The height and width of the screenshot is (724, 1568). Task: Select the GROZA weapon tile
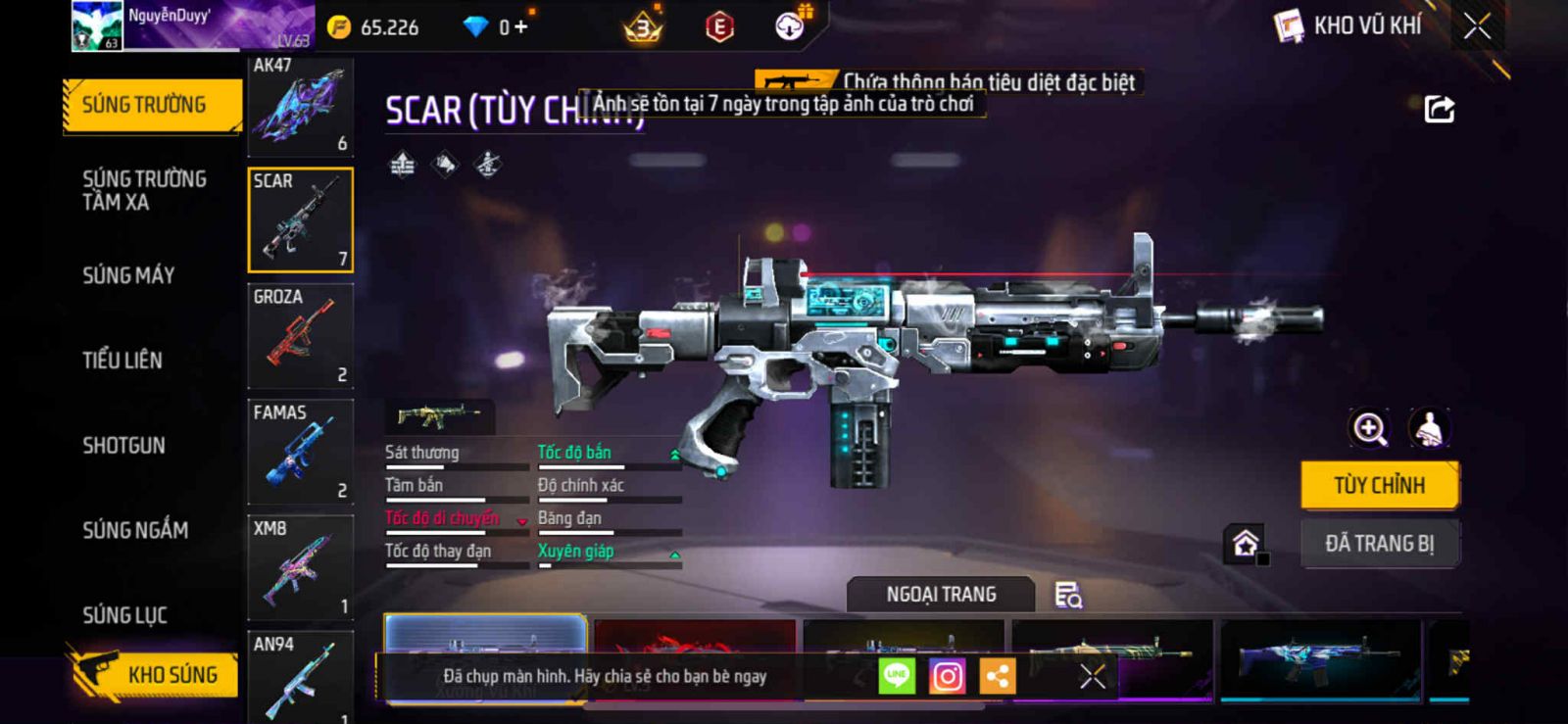[300, 336]
